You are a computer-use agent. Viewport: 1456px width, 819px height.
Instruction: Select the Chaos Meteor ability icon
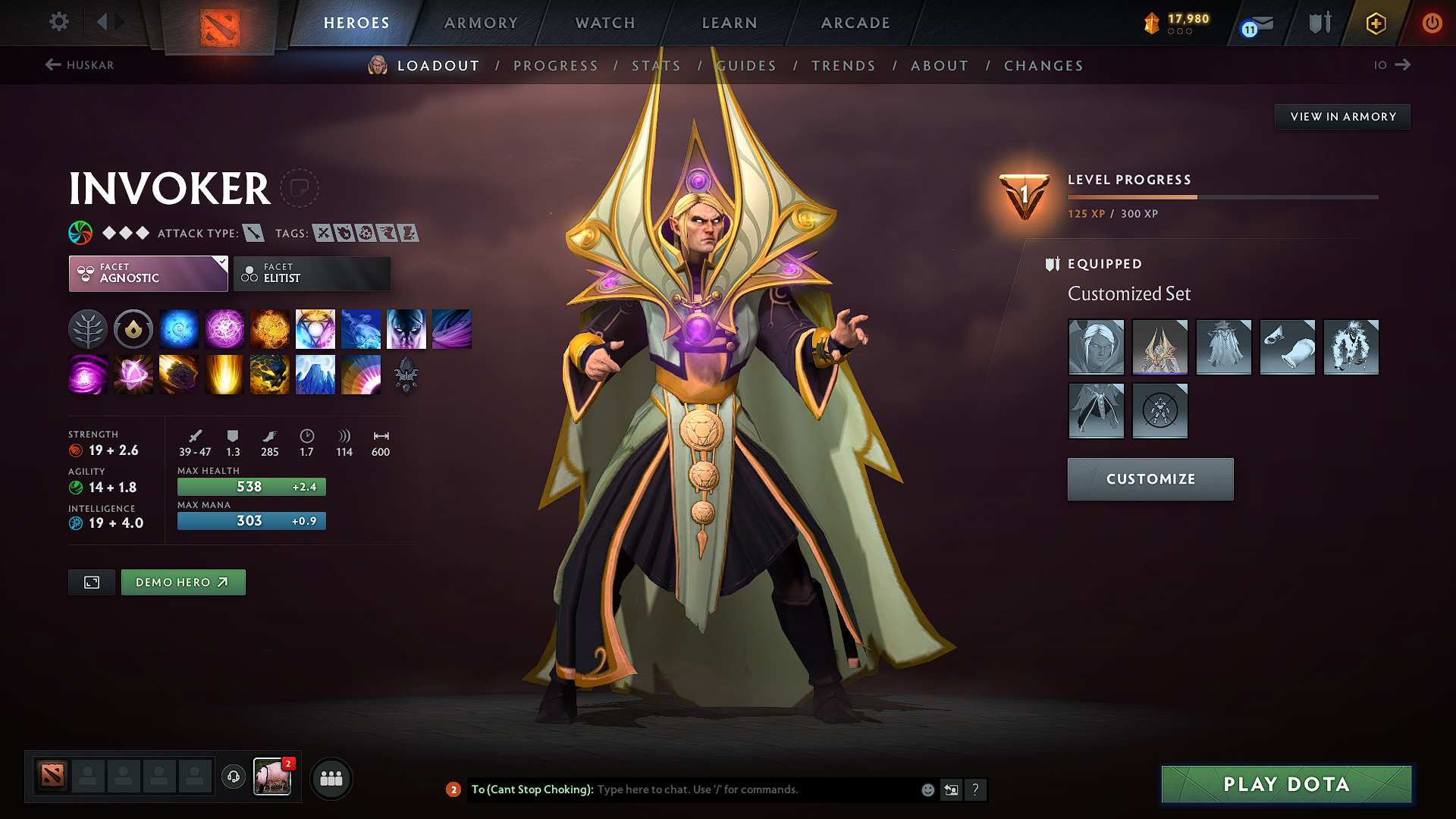179,374
